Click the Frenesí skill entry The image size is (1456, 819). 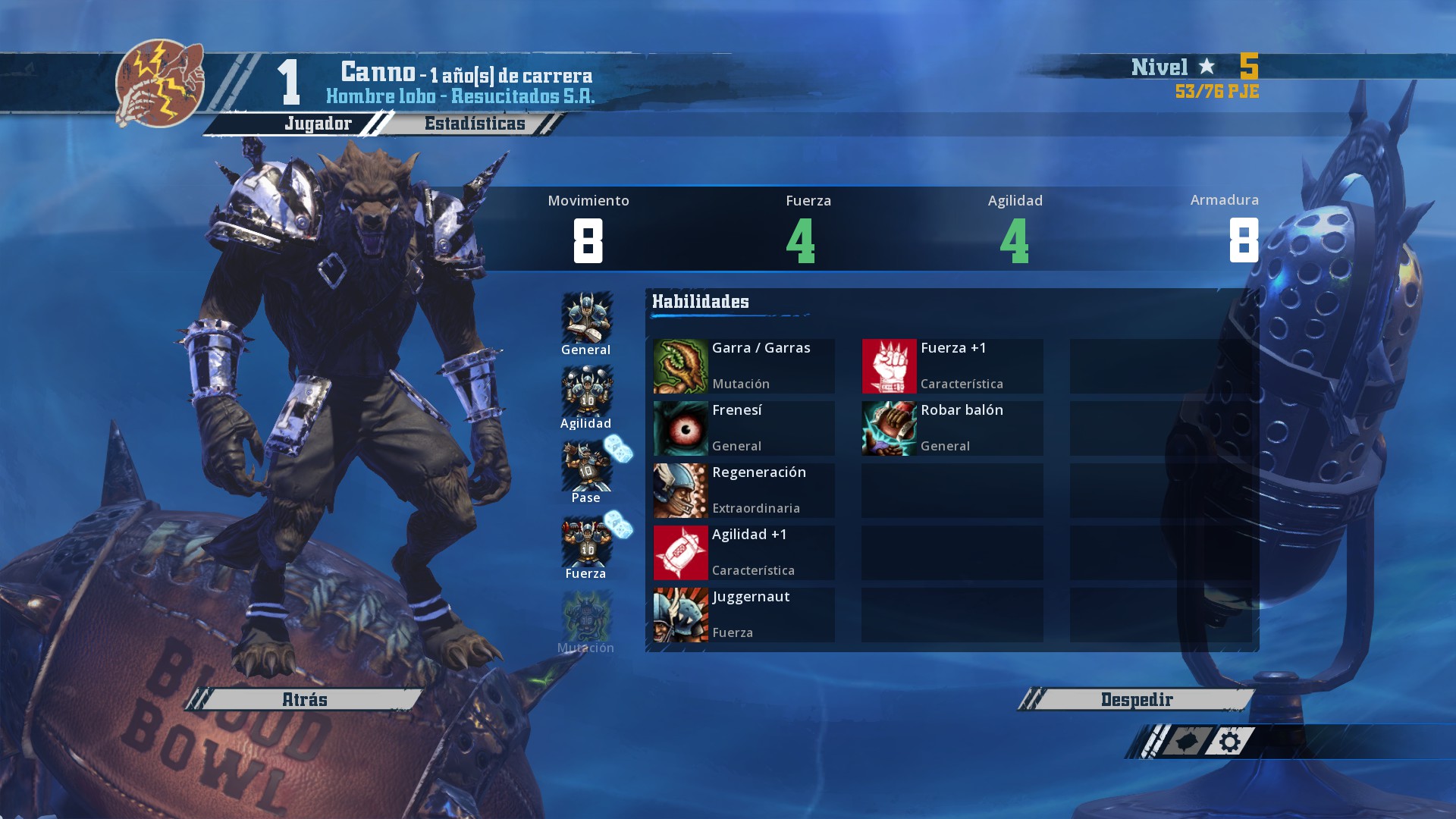click(x=744, y=428)
